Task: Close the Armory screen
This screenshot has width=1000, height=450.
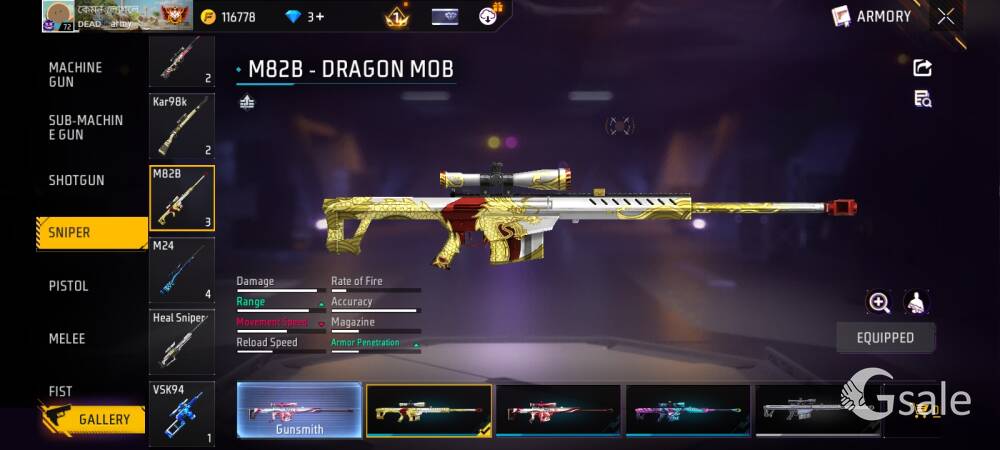Action: point(946,16)
